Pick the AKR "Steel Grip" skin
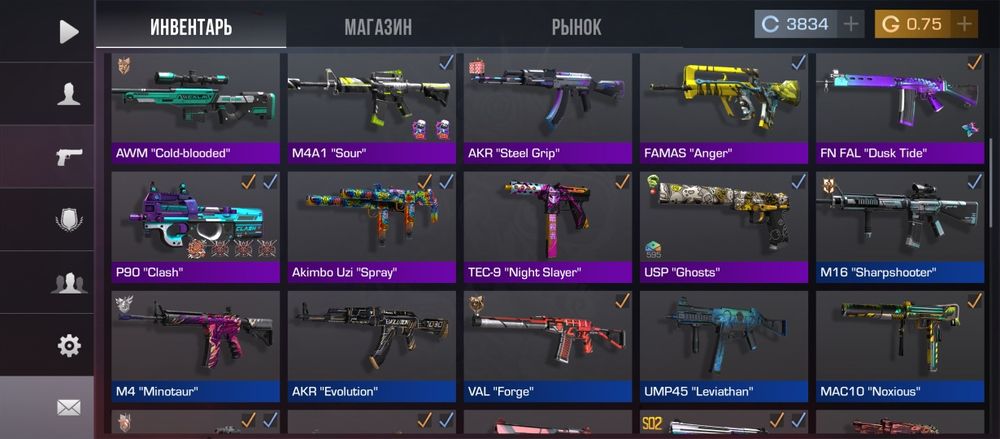 pos(548,108)
